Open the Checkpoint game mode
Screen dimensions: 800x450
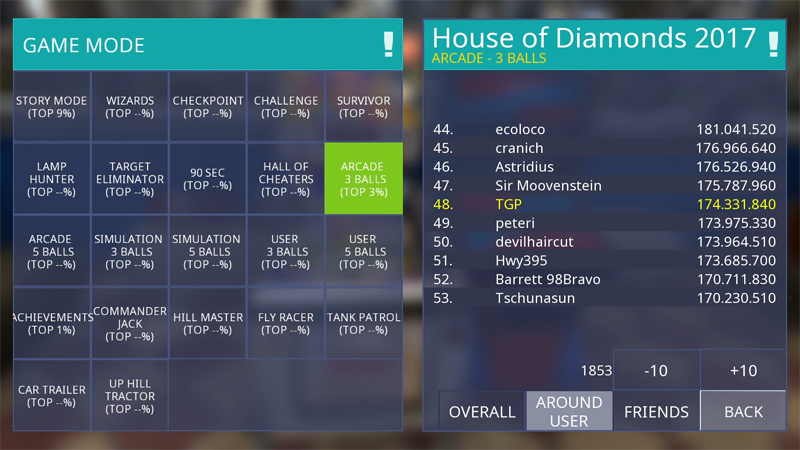coord(208,107)
